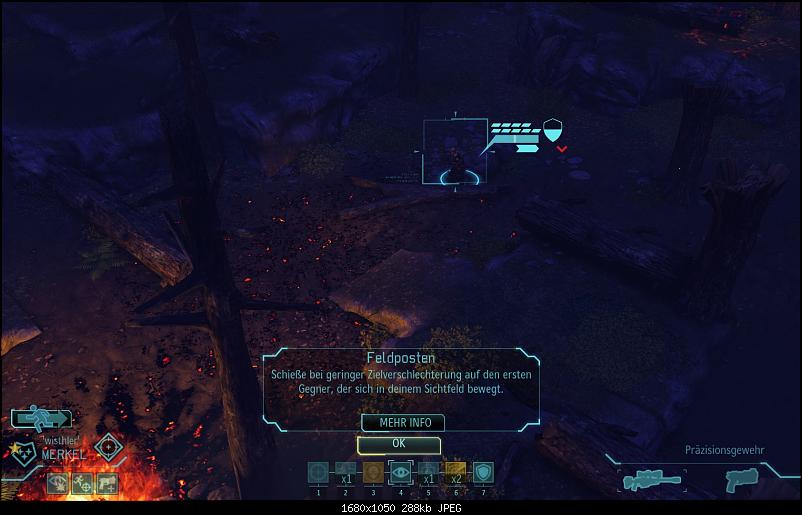Click the eye-and-burst perk icon under Merkel
This screenshot has height=515, width=802.
pos(56,485)
